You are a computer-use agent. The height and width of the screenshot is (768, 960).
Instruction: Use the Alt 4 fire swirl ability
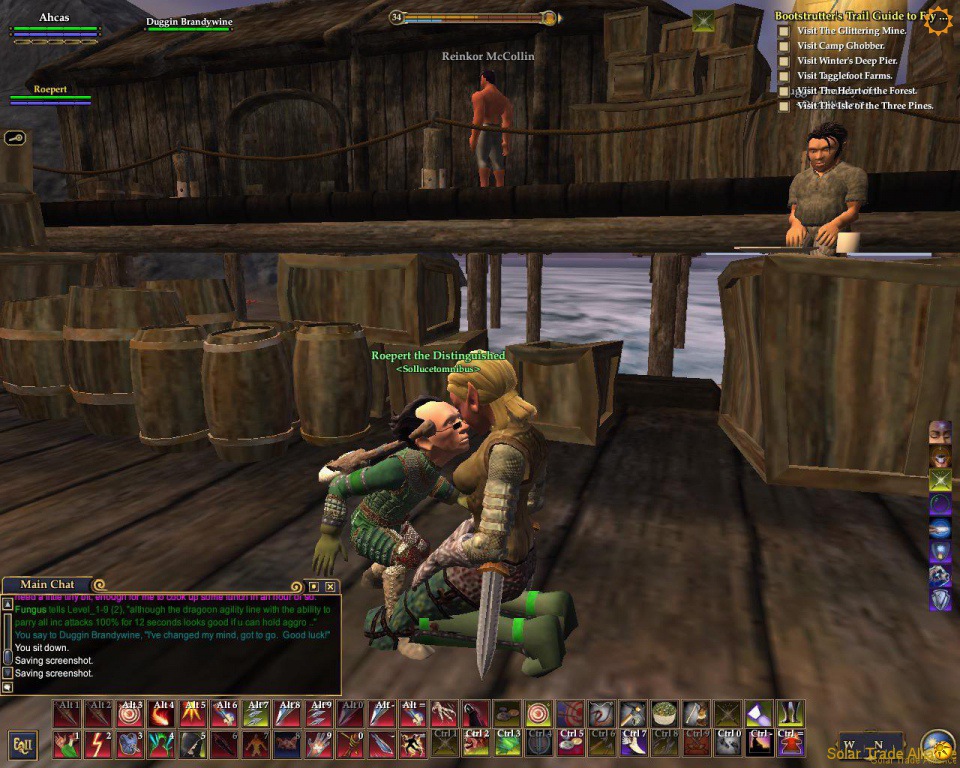(161, 713)
